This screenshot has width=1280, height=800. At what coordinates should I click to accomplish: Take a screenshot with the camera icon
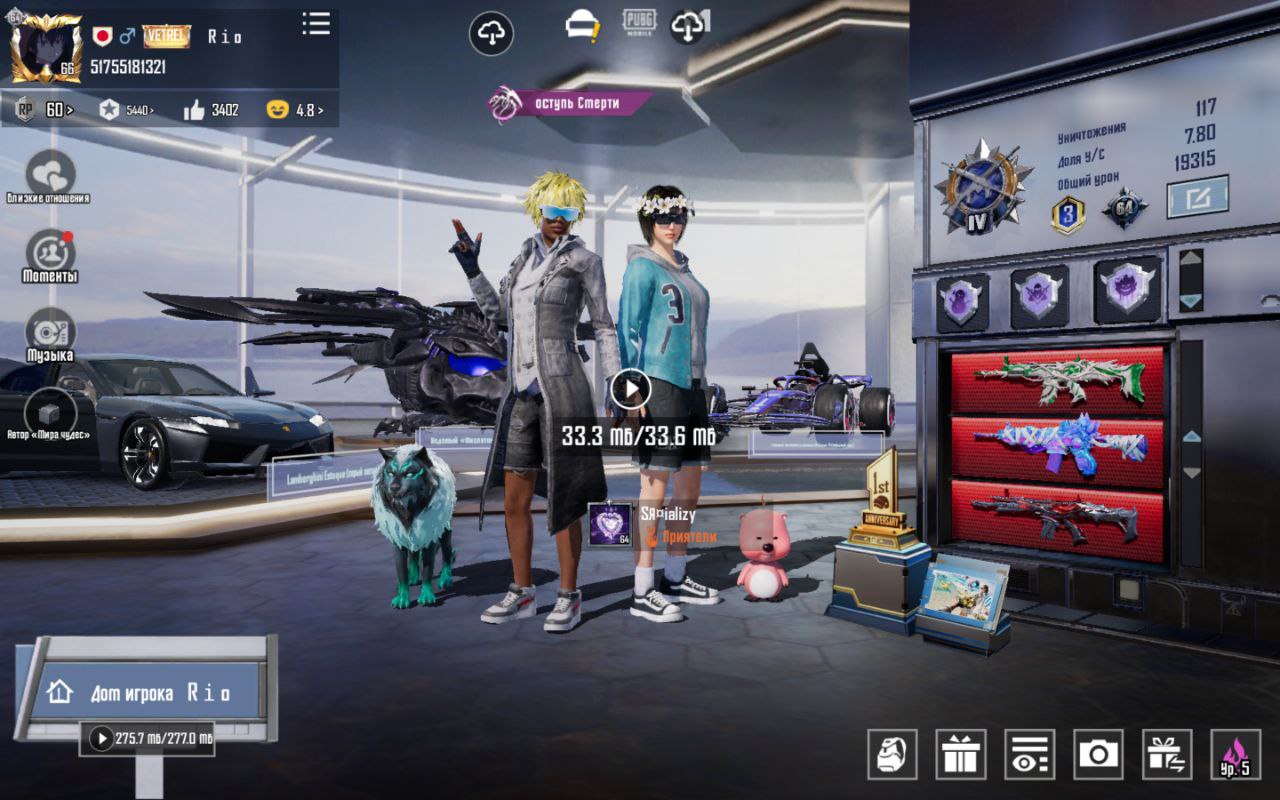(x=1098, y=754)
